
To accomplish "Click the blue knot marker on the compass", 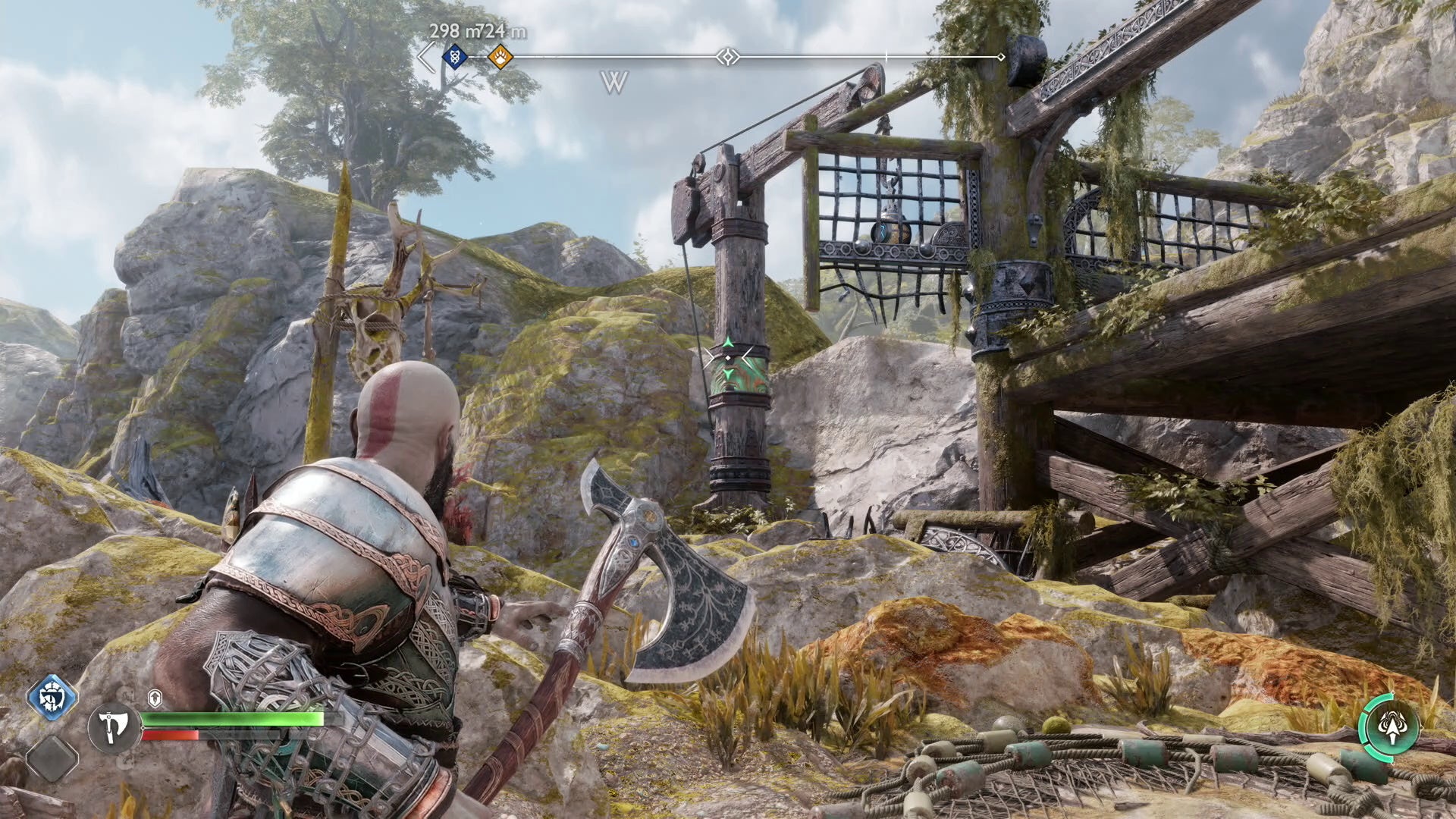I will coord(454,56).
